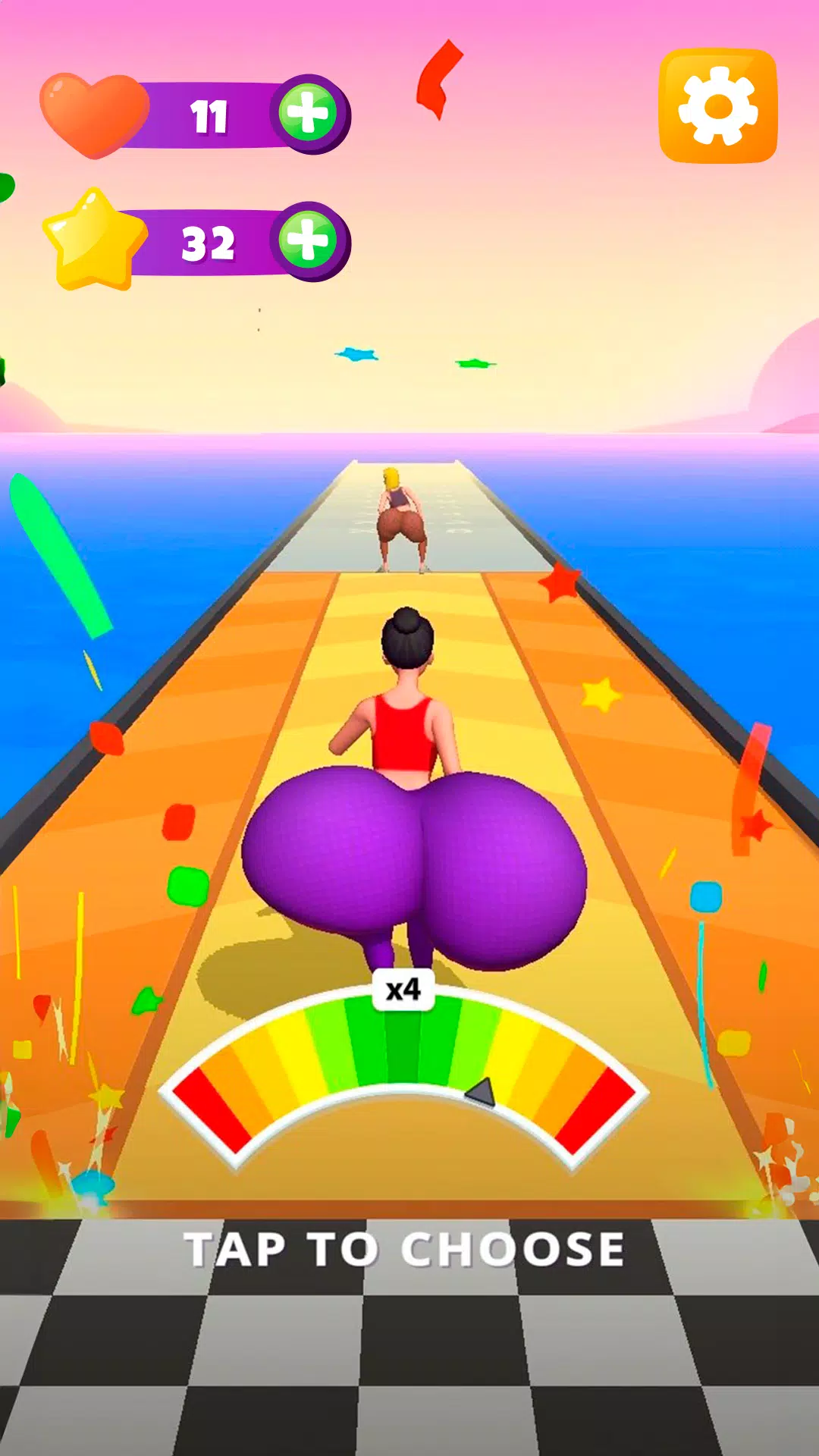Open the orange gear settings button
Image resolution: width=819 pixels, height=1456 pixels.
click(x=717, y=105)
